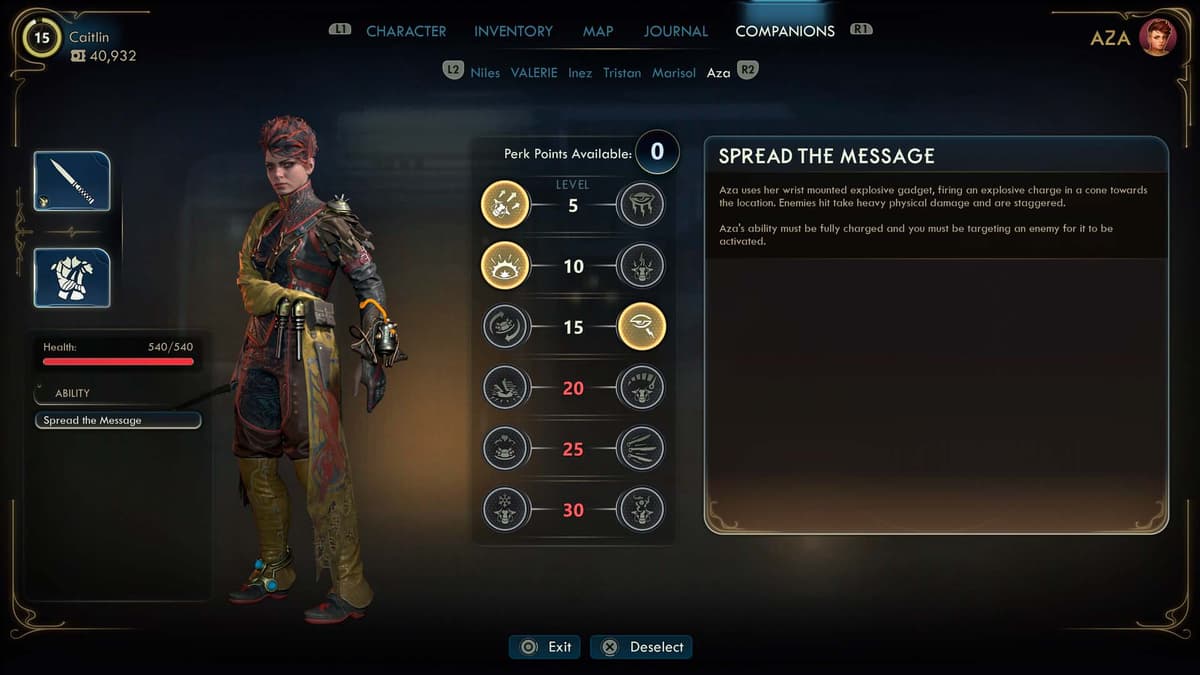Screen dimensions: 1200x675
Task: Select the Companions tab
Action: tap(784, 31)
